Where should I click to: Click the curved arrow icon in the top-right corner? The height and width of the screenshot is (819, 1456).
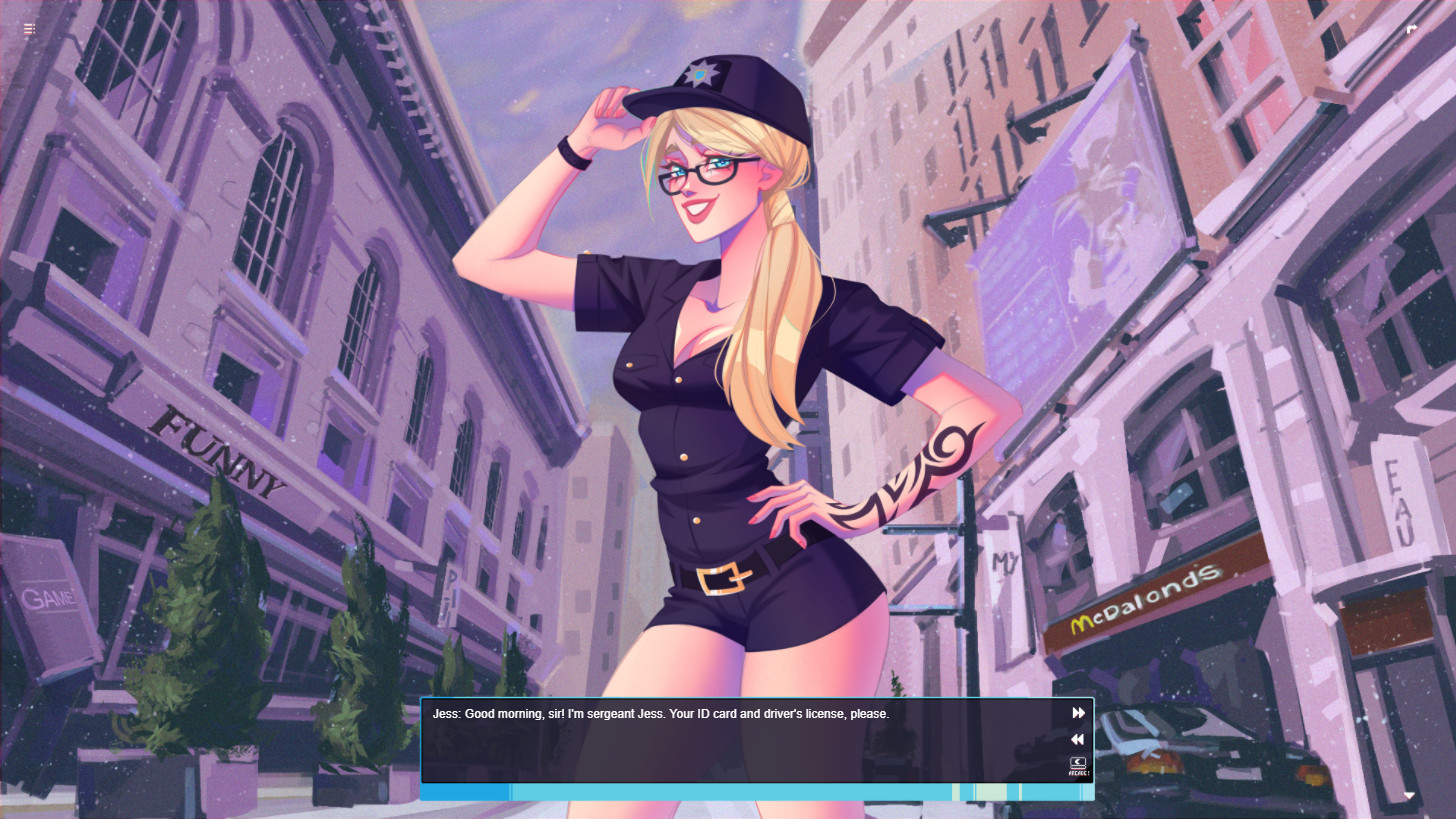click(1412, 29)
